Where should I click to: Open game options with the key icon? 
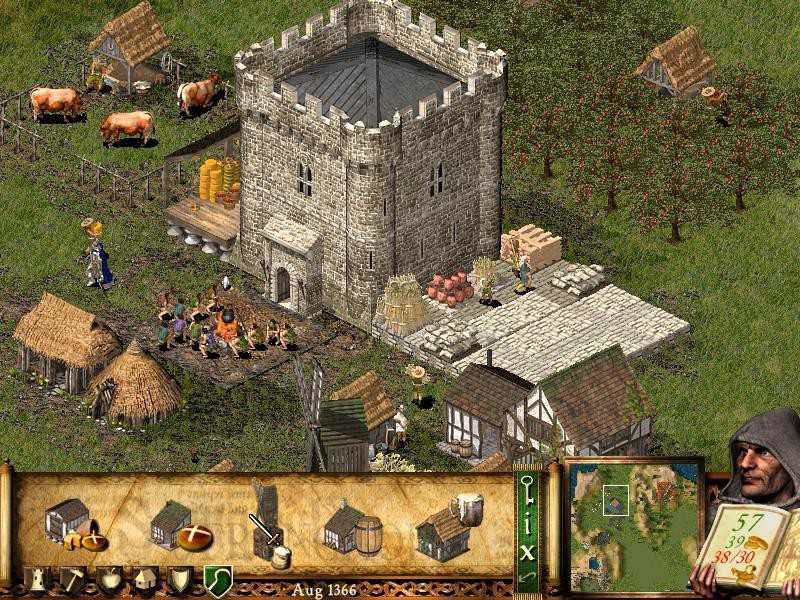coord(527,490)
